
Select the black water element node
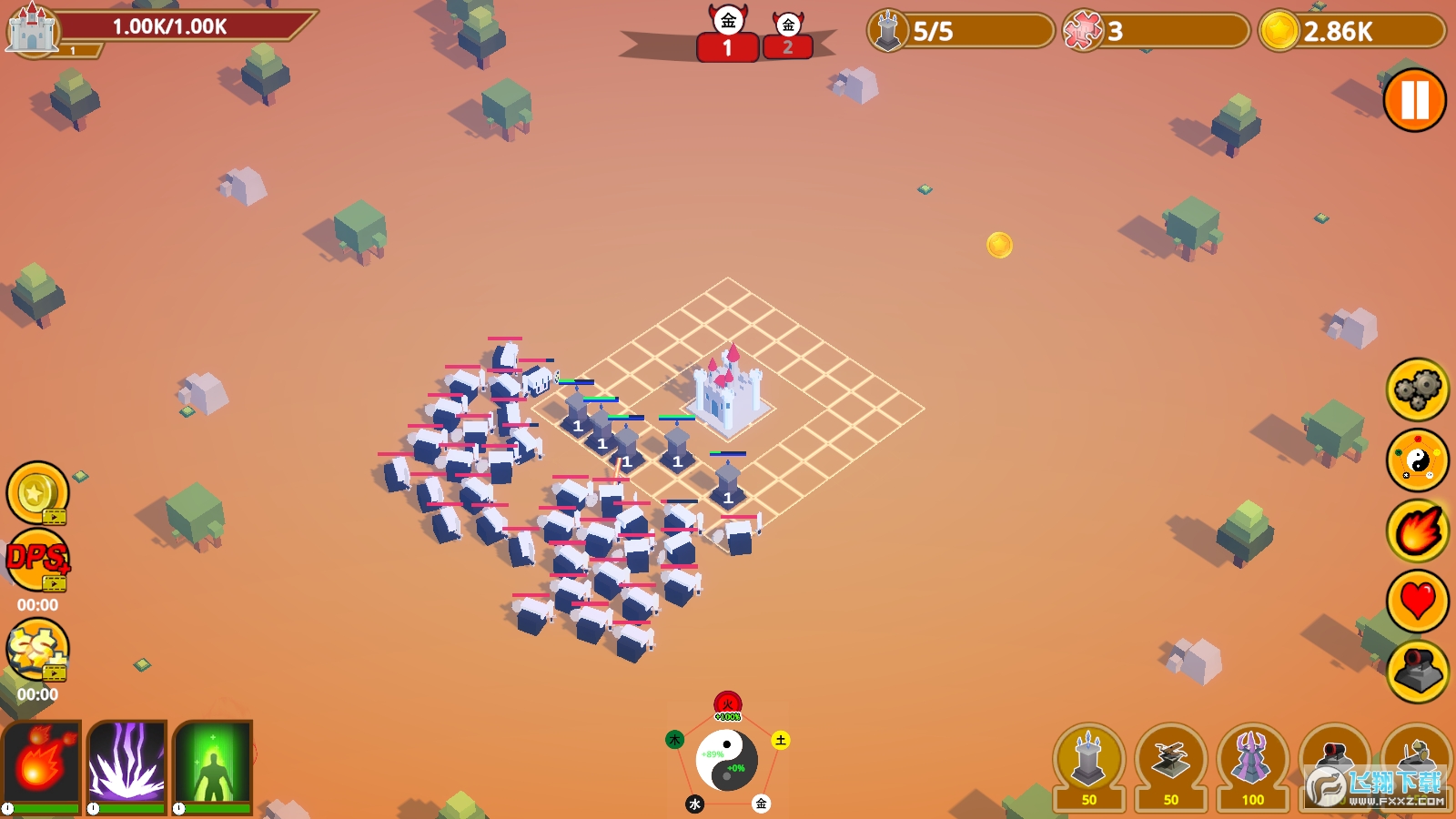(694, 804)
